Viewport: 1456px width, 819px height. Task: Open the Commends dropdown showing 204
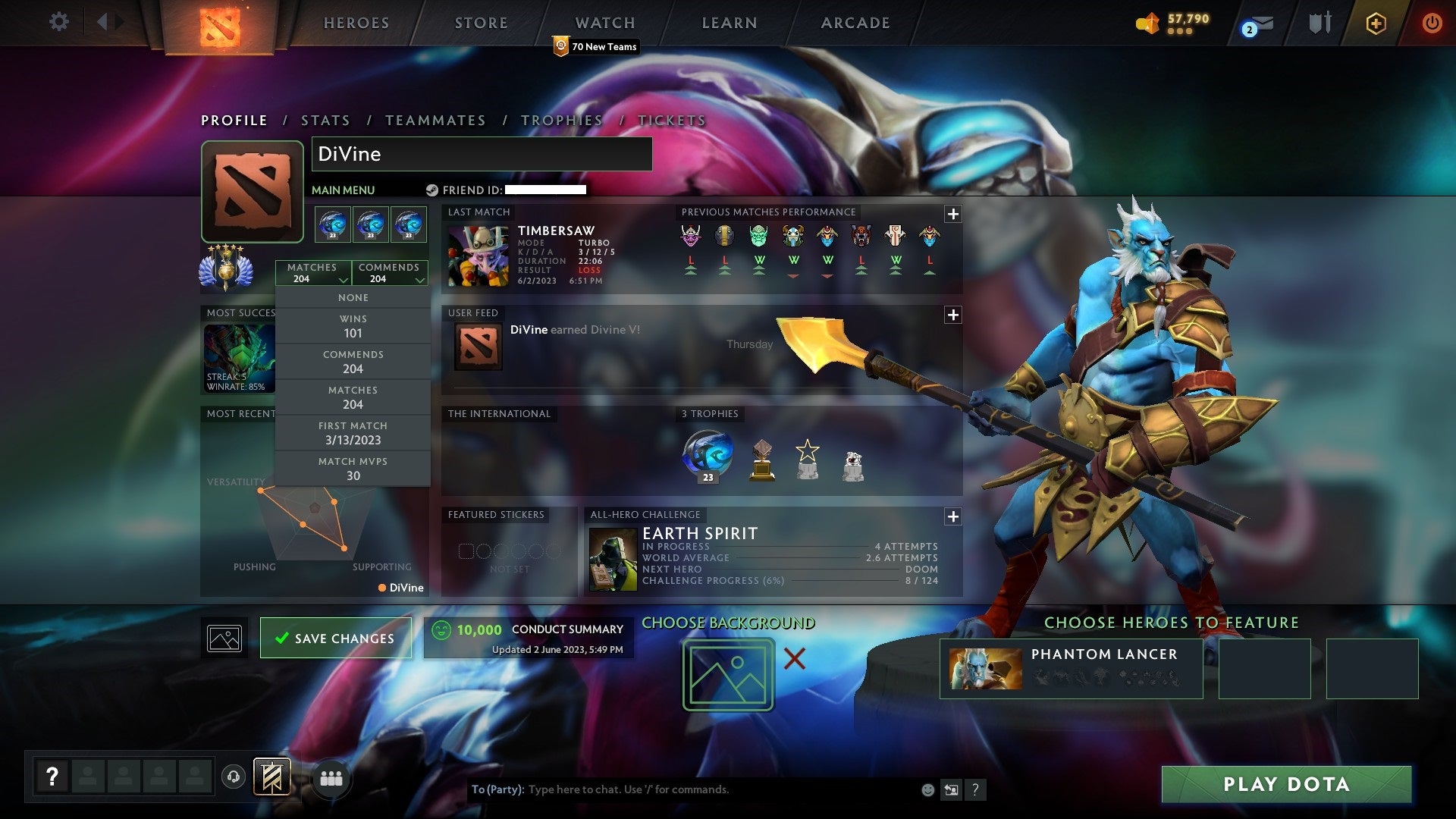[390, 273]
